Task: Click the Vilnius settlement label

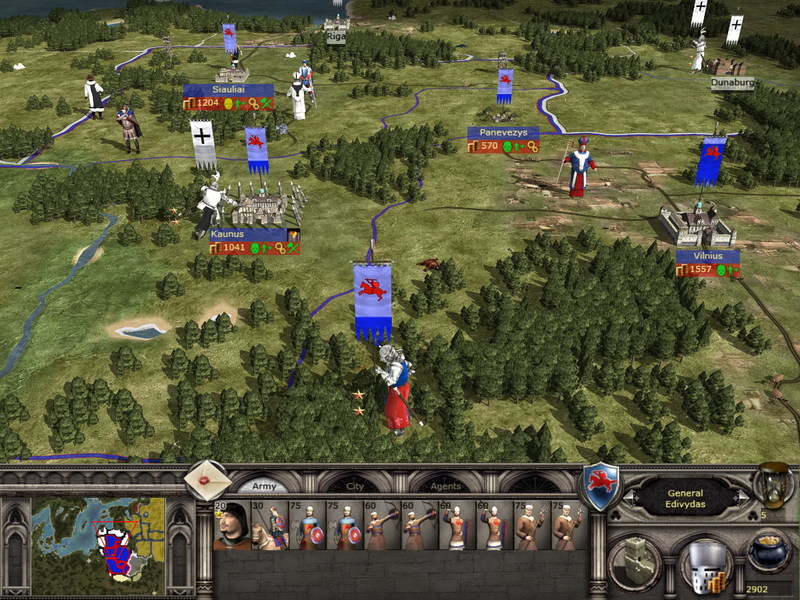Action: [707, 256]
